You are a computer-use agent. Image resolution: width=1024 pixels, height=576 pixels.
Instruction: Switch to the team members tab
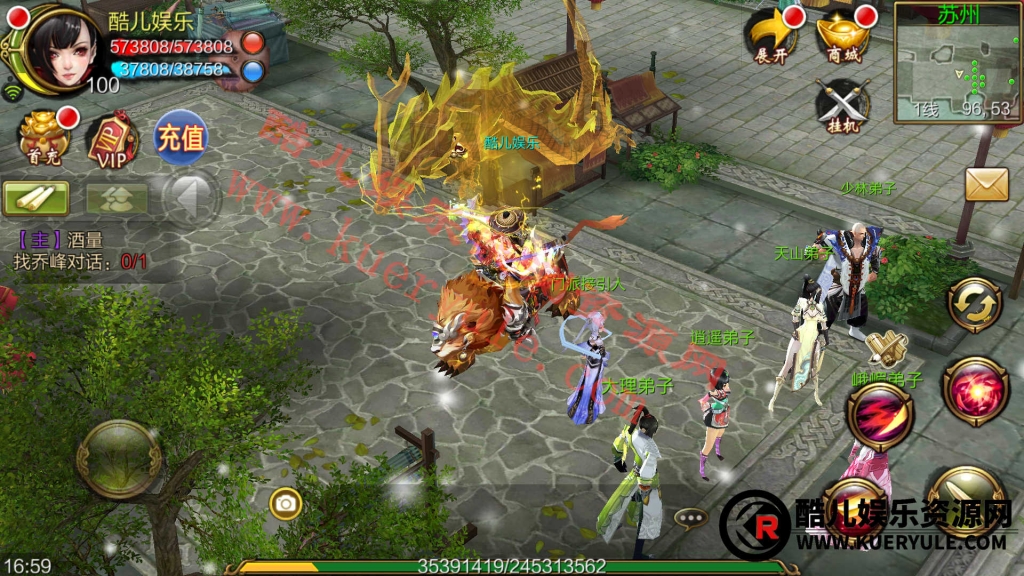tap(116, 197)
